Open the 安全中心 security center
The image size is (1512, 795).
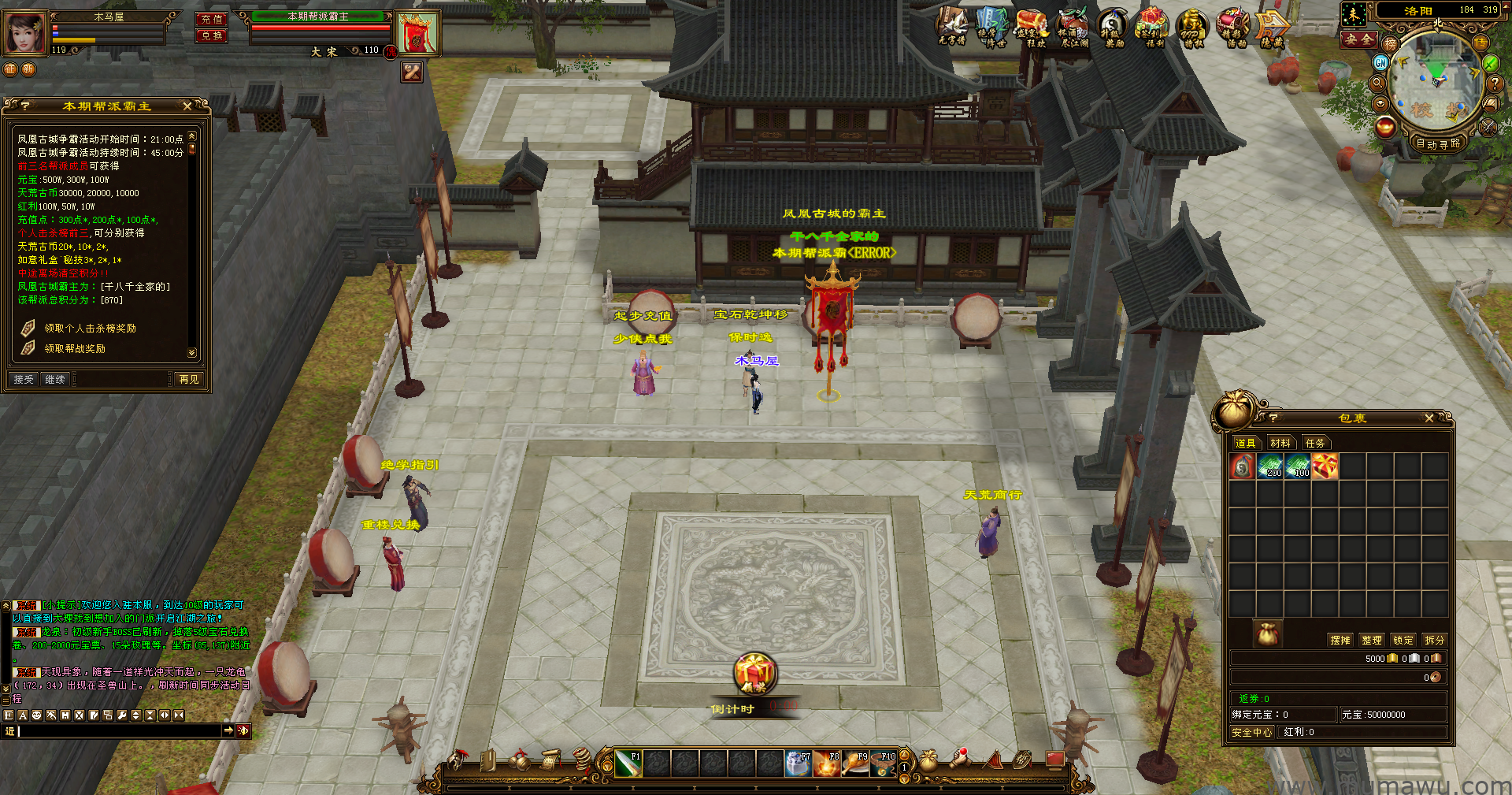[x=1252, y=732]
